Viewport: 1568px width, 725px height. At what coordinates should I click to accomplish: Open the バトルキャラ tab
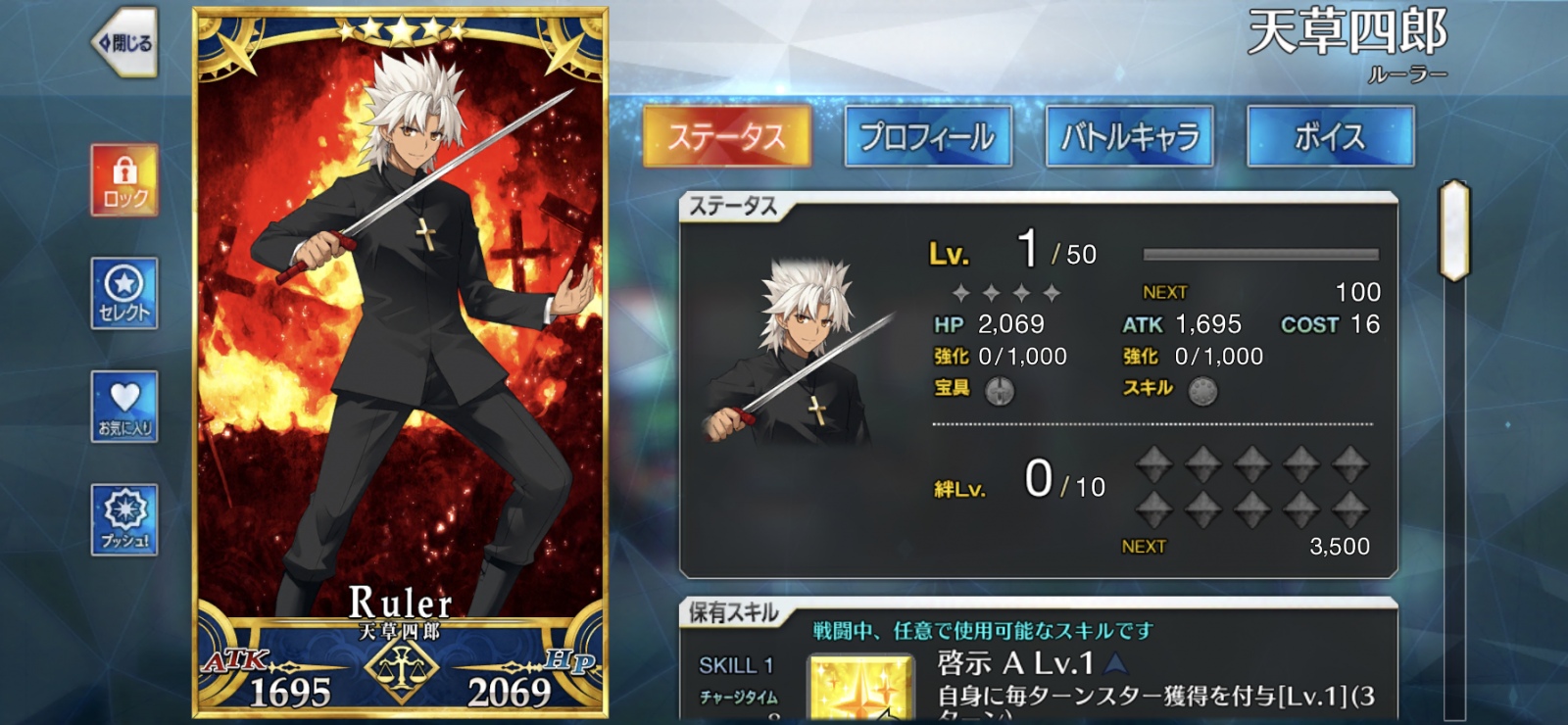click(x=1129, y=137)
